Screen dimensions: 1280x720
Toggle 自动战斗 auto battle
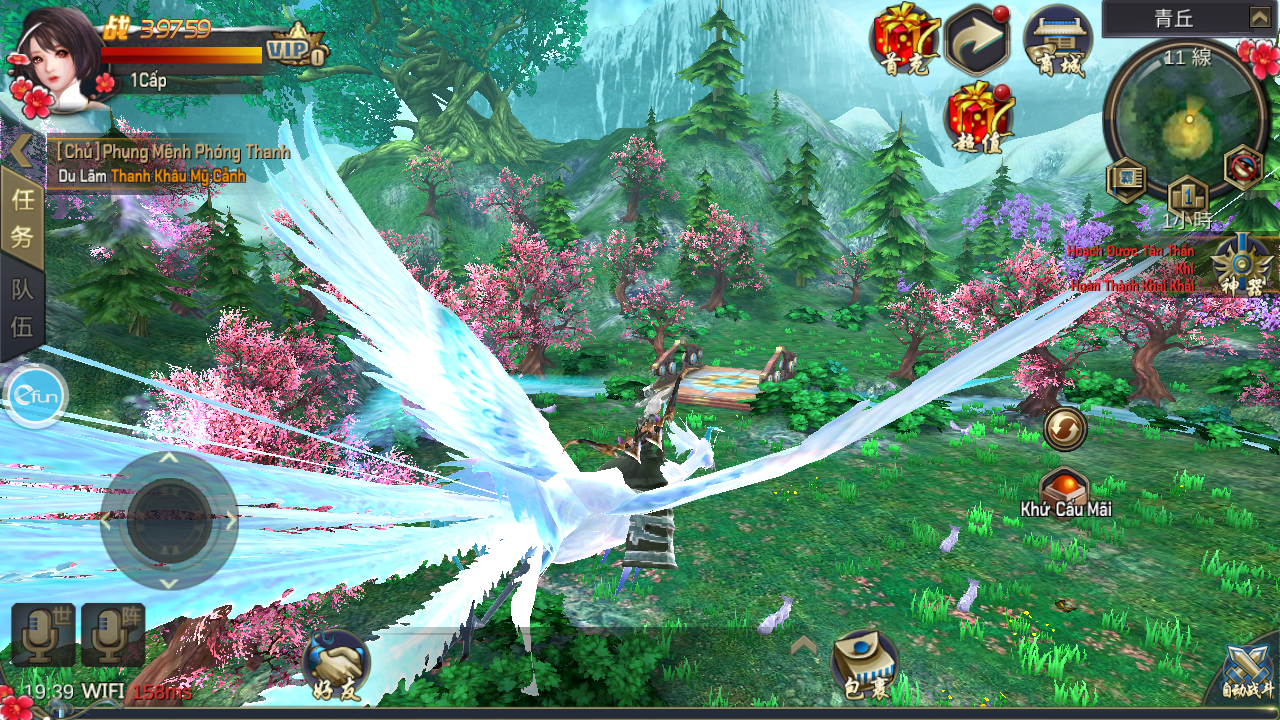tap(1248, 674)
